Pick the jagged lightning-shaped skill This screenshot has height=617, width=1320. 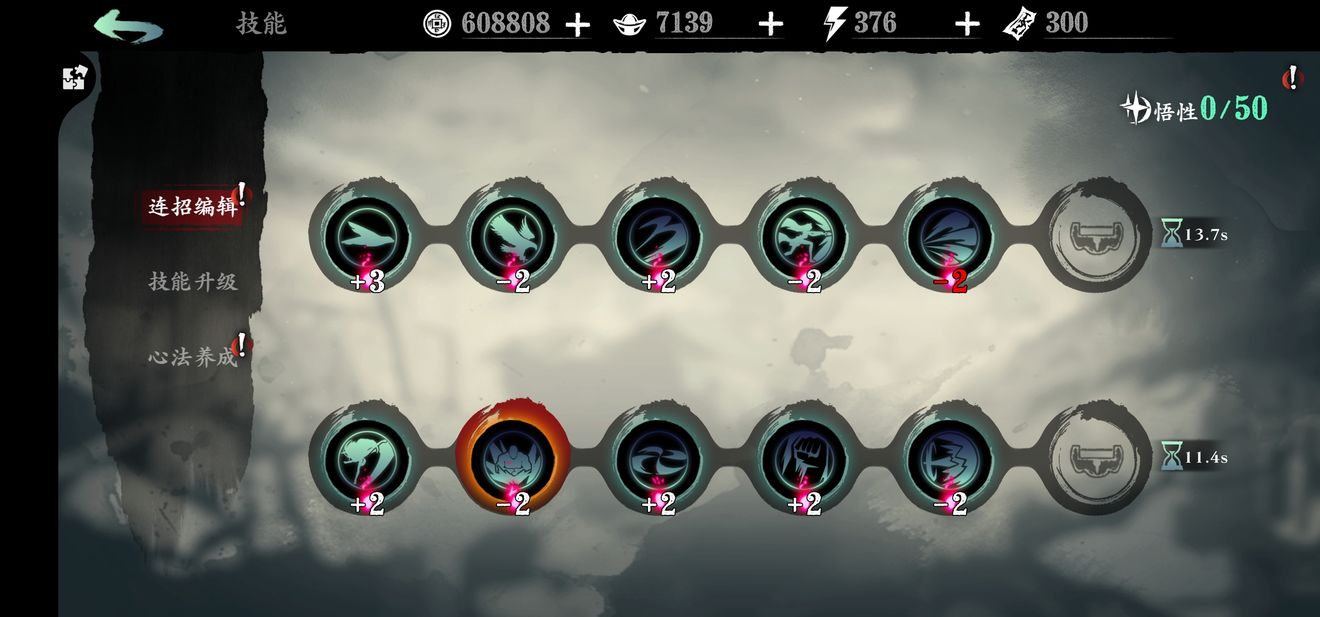click(950, 458)
